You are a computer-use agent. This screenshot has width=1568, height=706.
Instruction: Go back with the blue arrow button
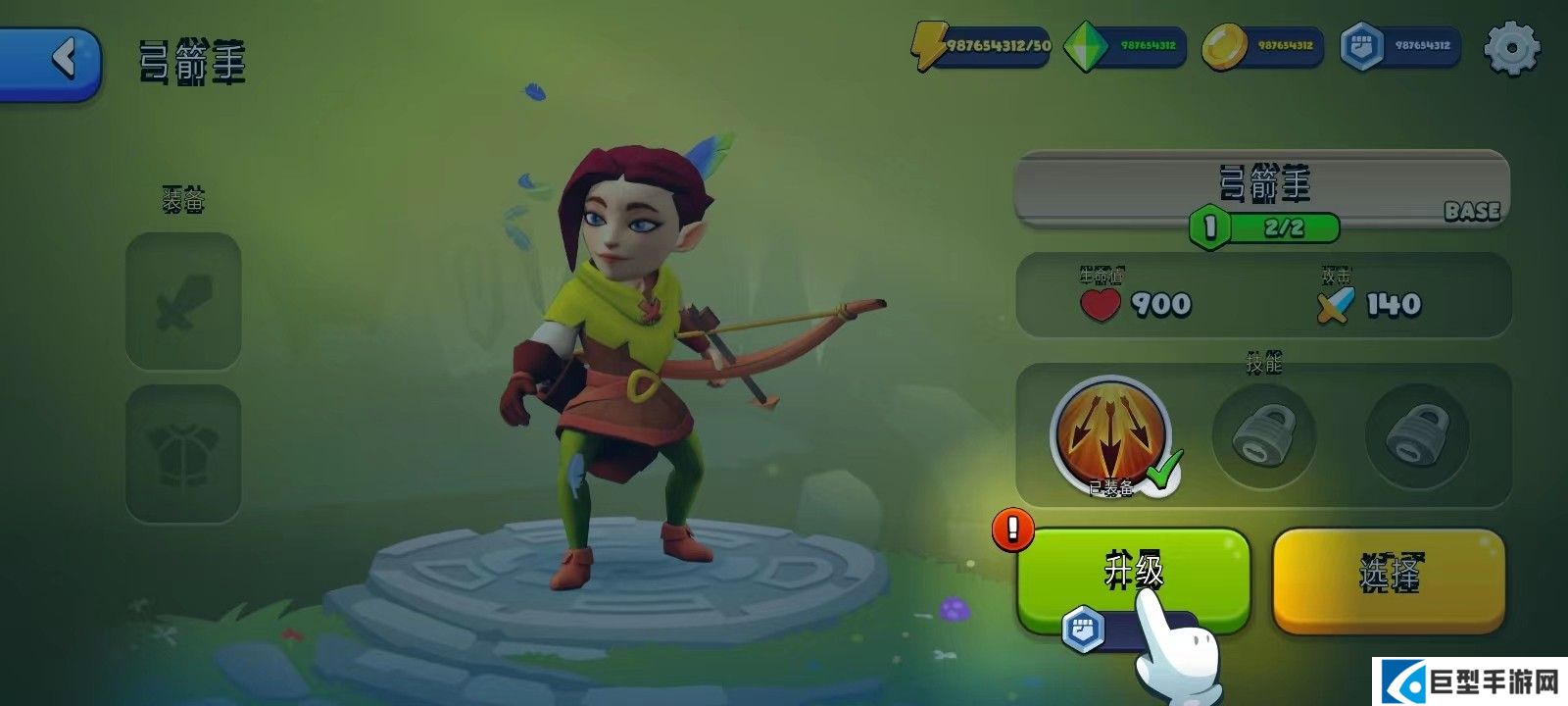point(54,61)
